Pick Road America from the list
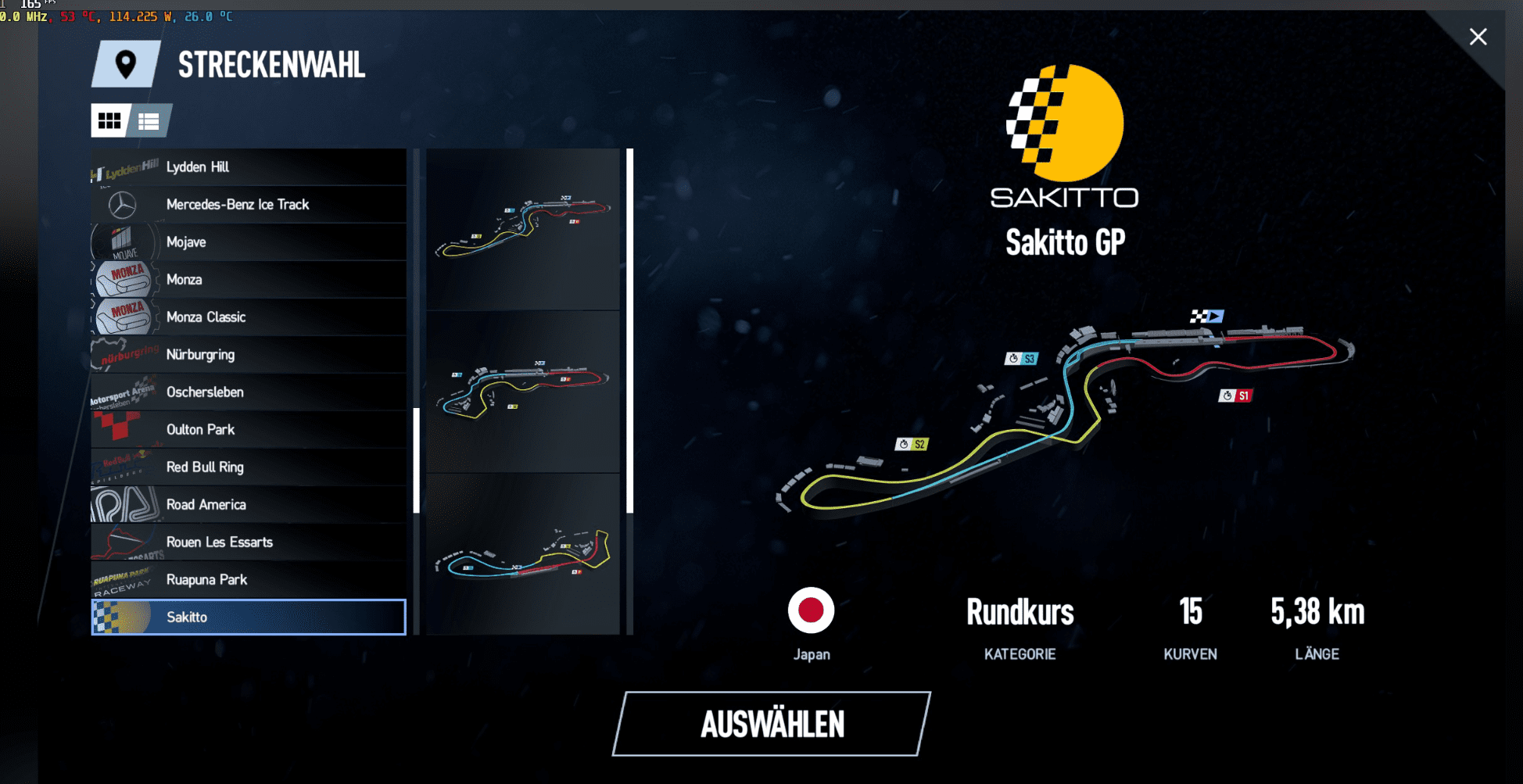 (249, 505)
